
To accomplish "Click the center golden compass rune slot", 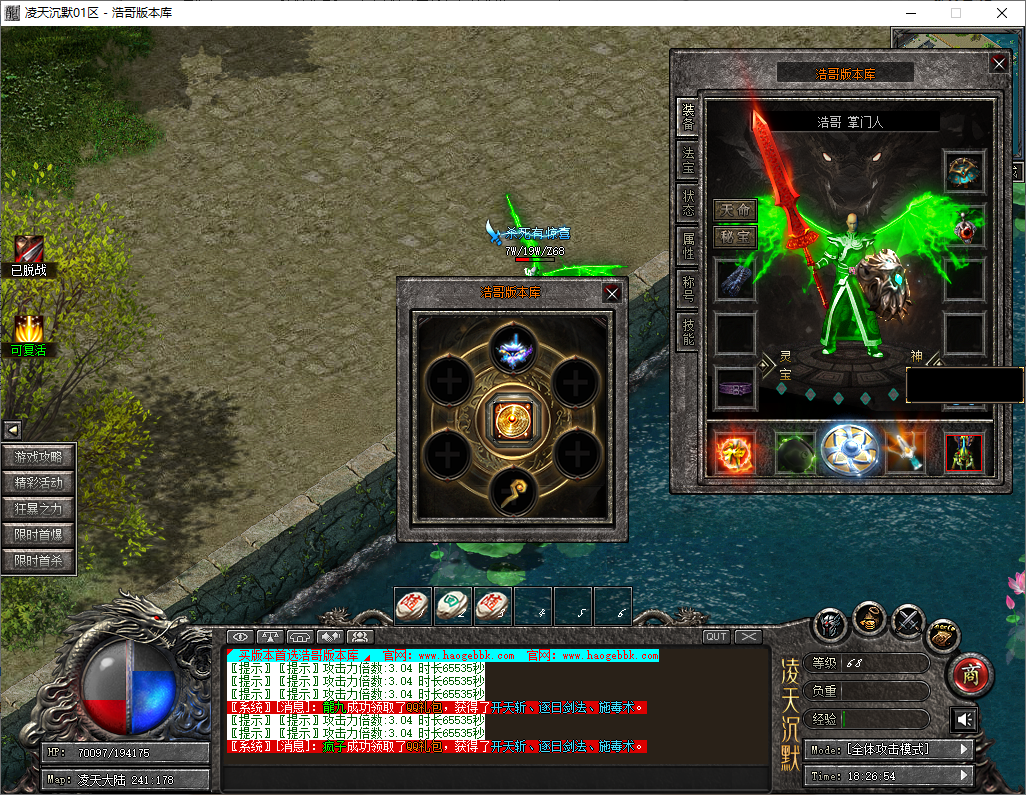I will tap(511, 418).
